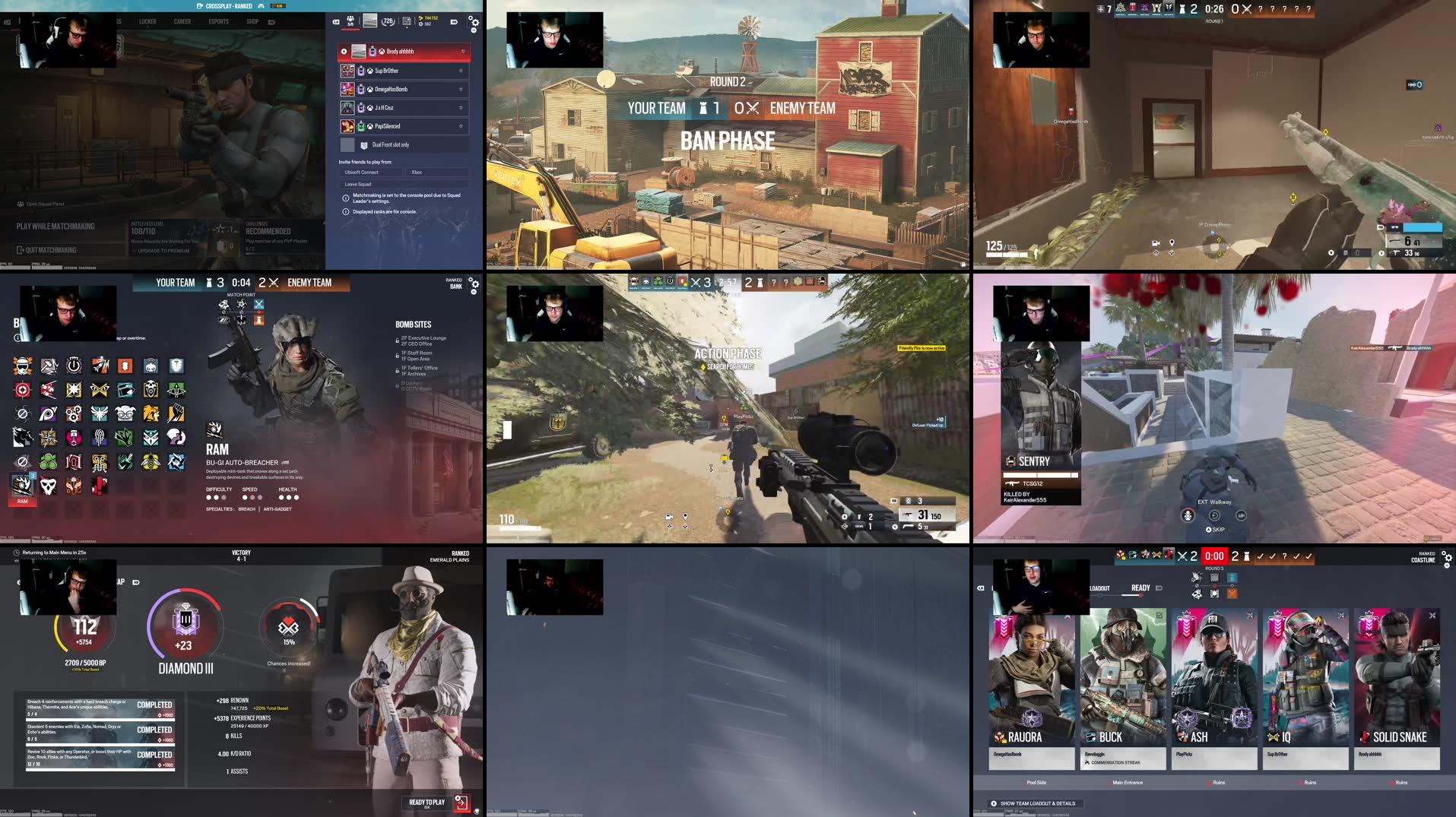Viewport: 1456px width, 817px height.
Task: Open the settings gear in the top-right
Action: [x=474, y=23]
